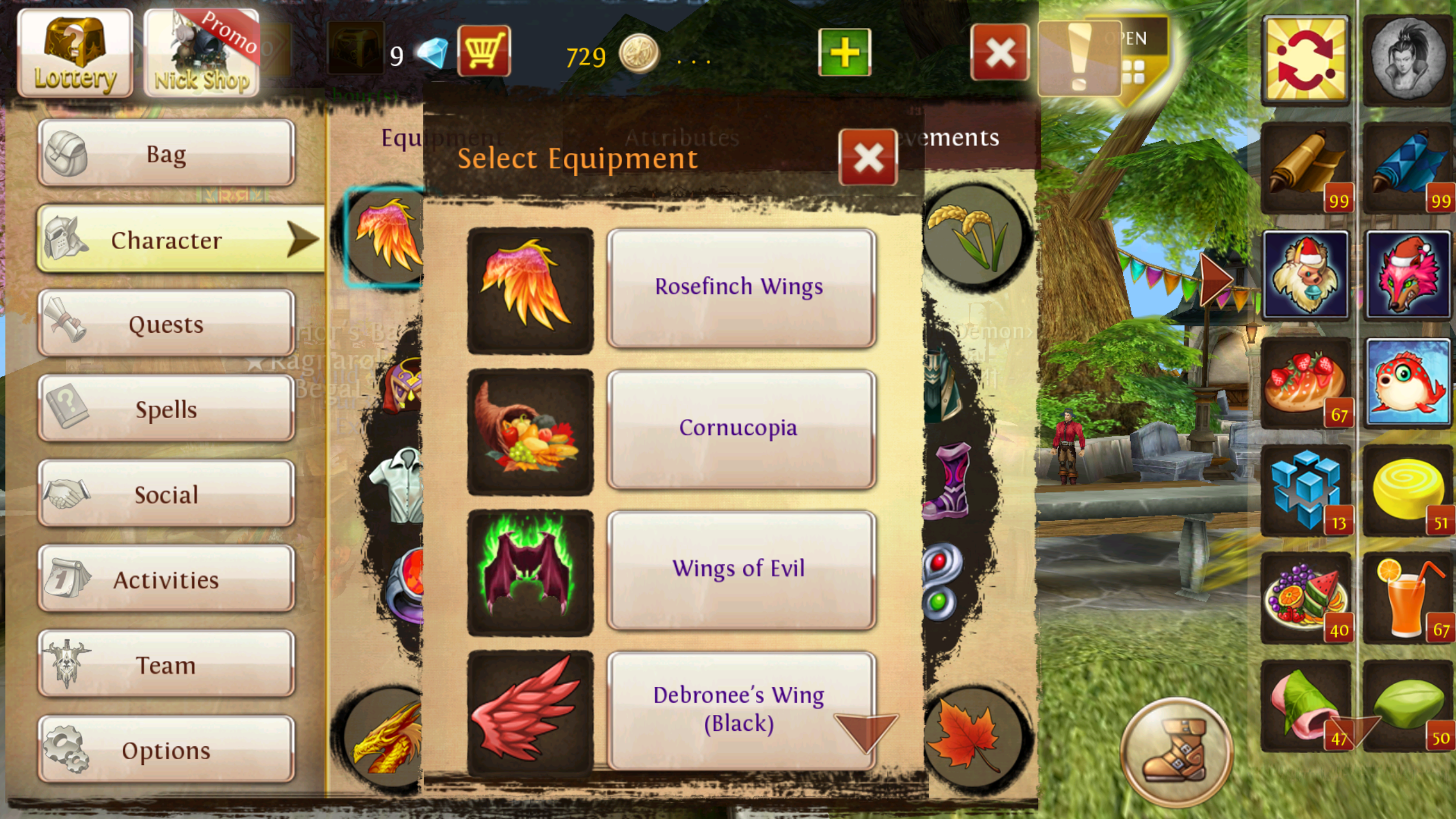Close the Select Equipment dialog
The height and width of the screenshot is (819, 1456).
tap(868, 158)
